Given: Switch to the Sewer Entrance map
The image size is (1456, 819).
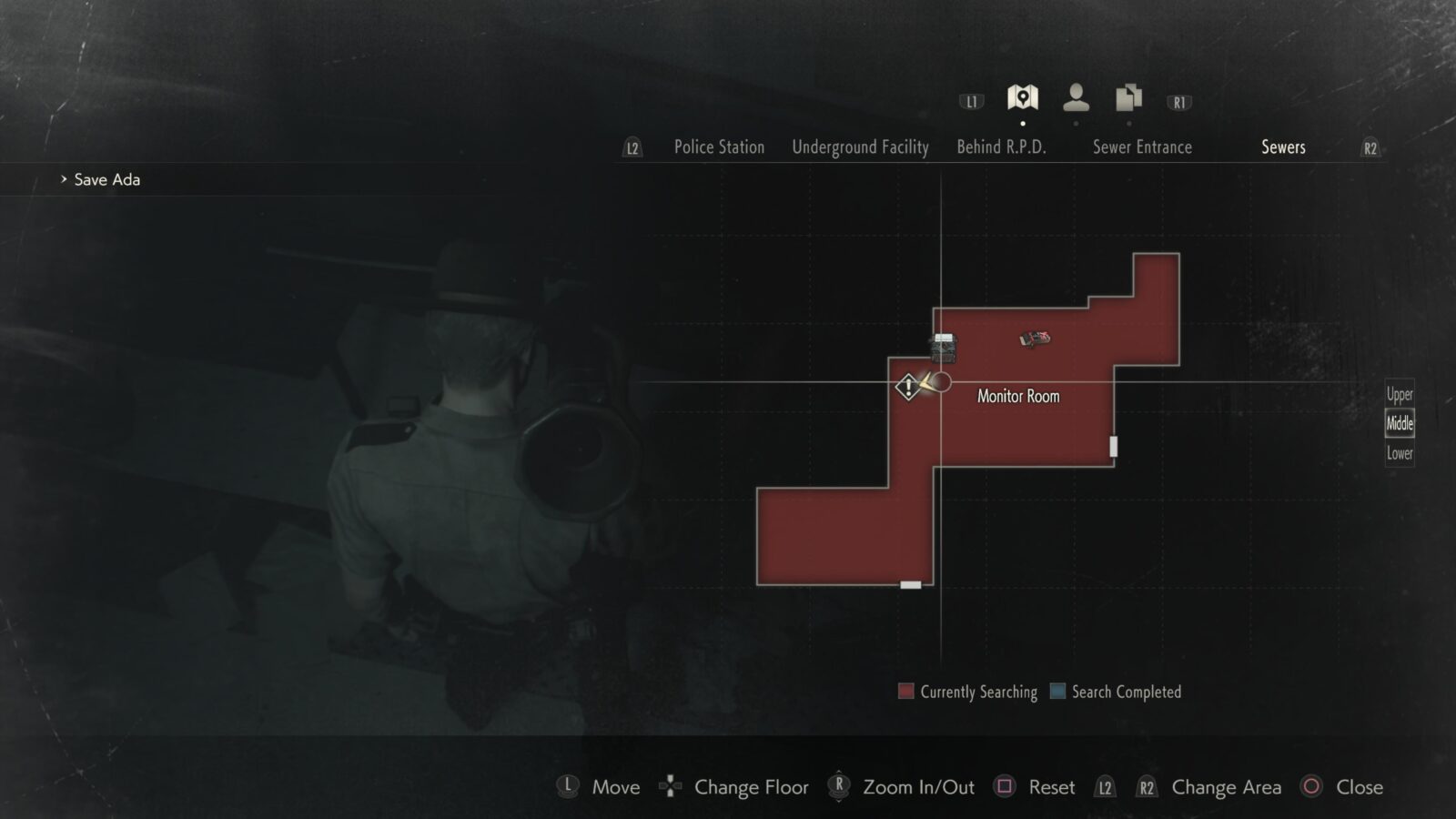Looking at the screenshot, I should click(x=1144, y=147).
